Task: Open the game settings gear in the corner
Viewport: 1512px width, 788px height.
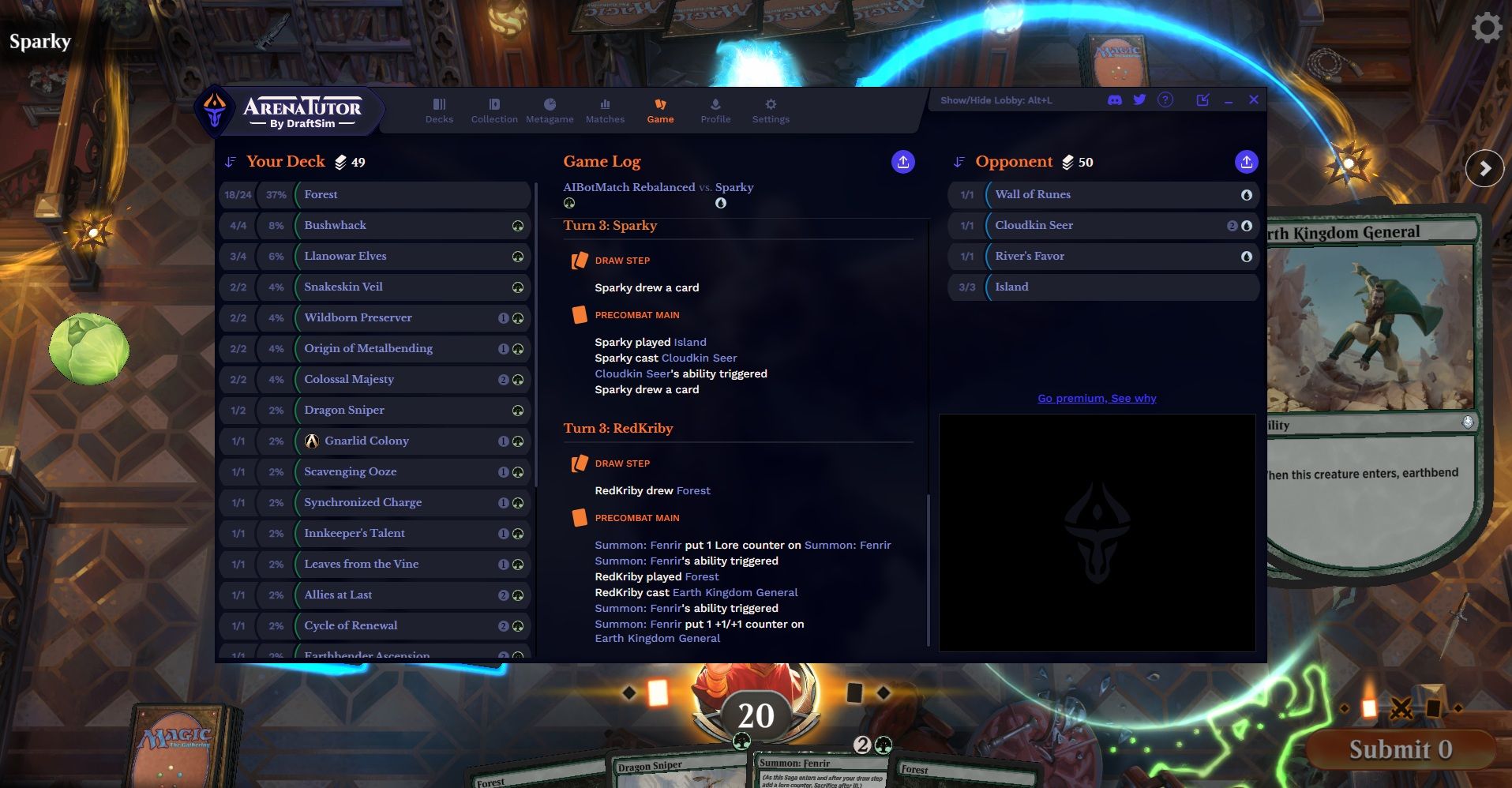Action: pos(1487,28)
